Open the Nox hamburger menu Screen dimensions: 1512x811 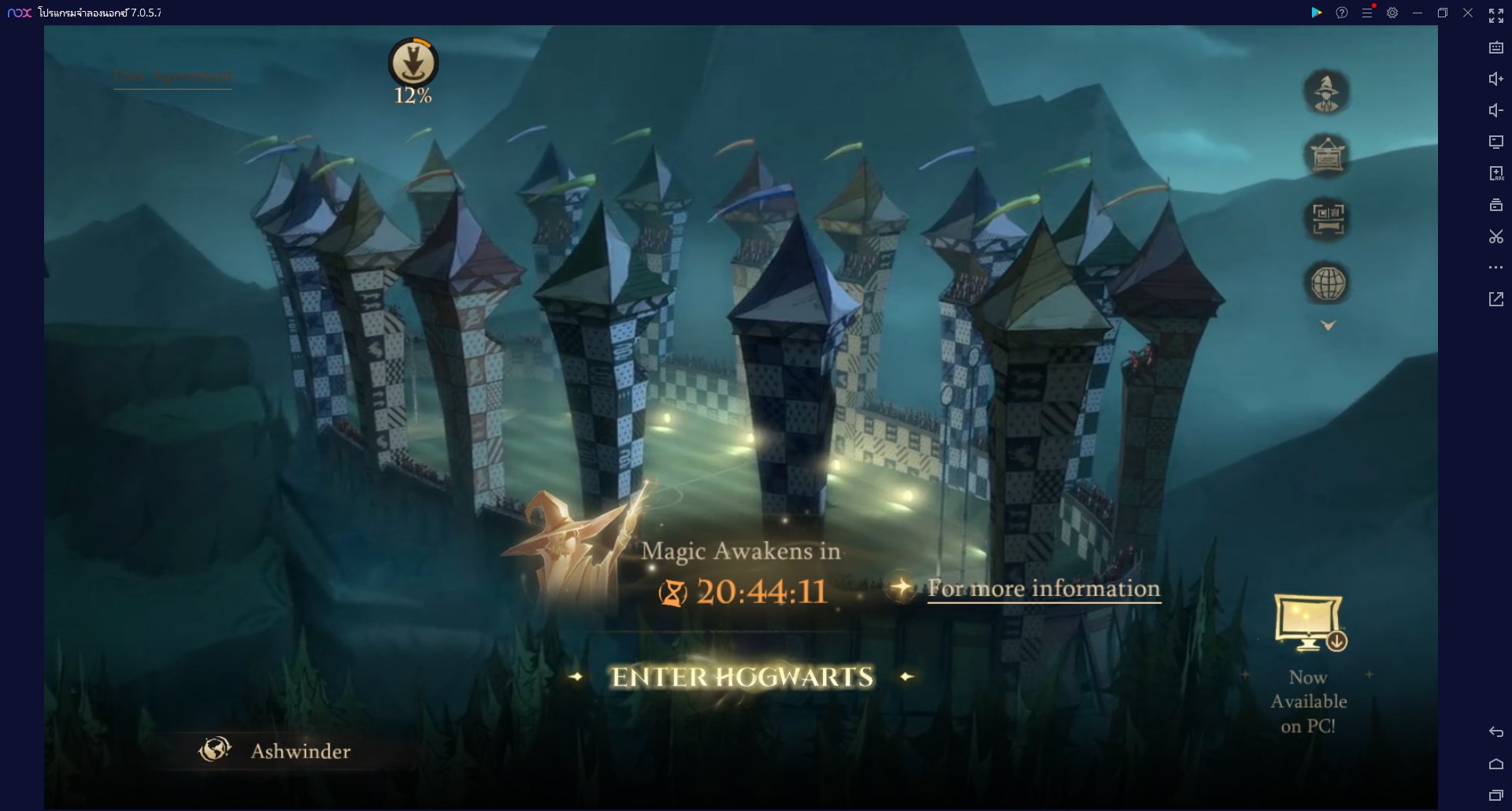tap(1367, 13)
